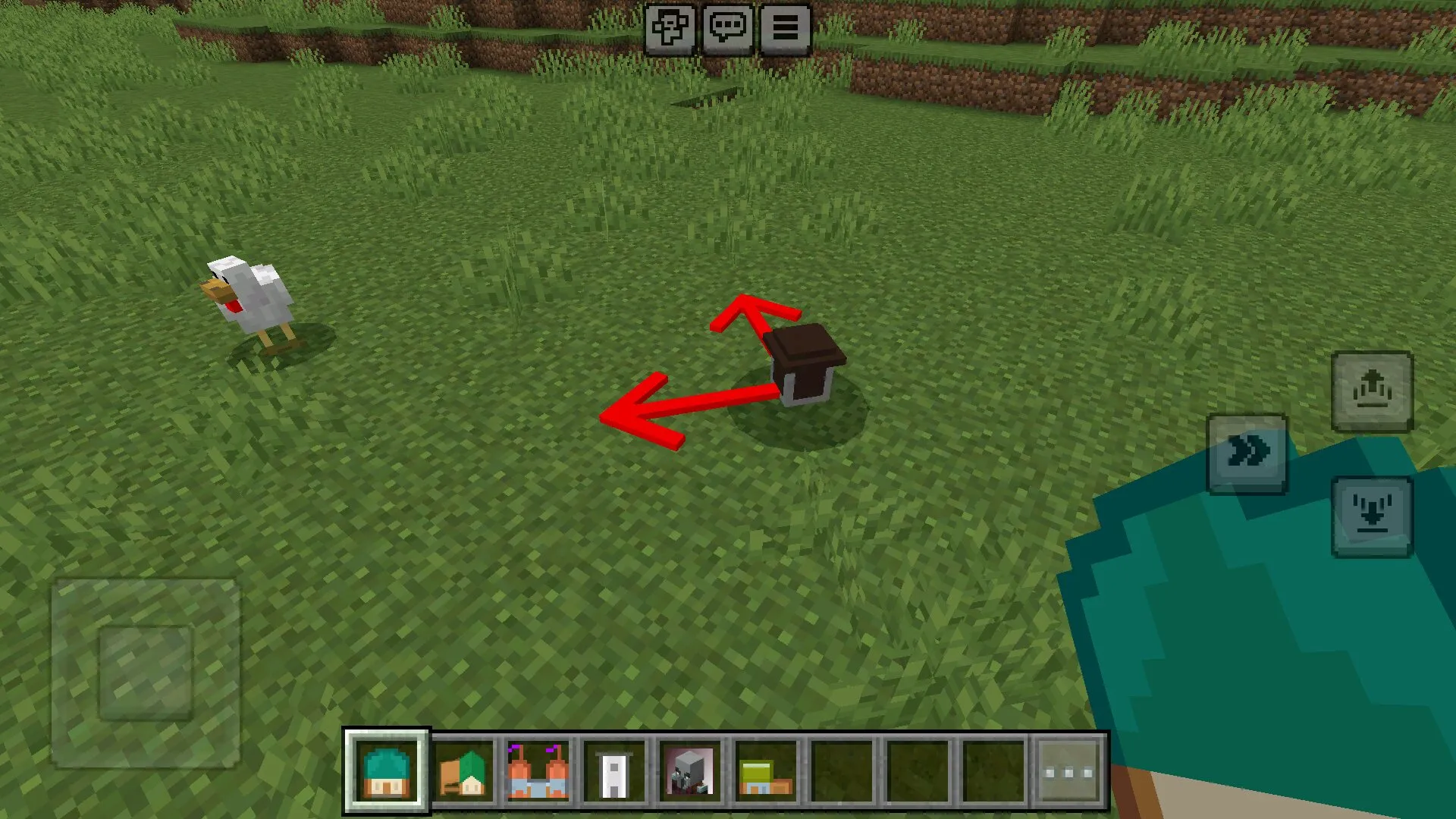
Task: Tap the fly-down arrow button
Action: pos(1372,517)
